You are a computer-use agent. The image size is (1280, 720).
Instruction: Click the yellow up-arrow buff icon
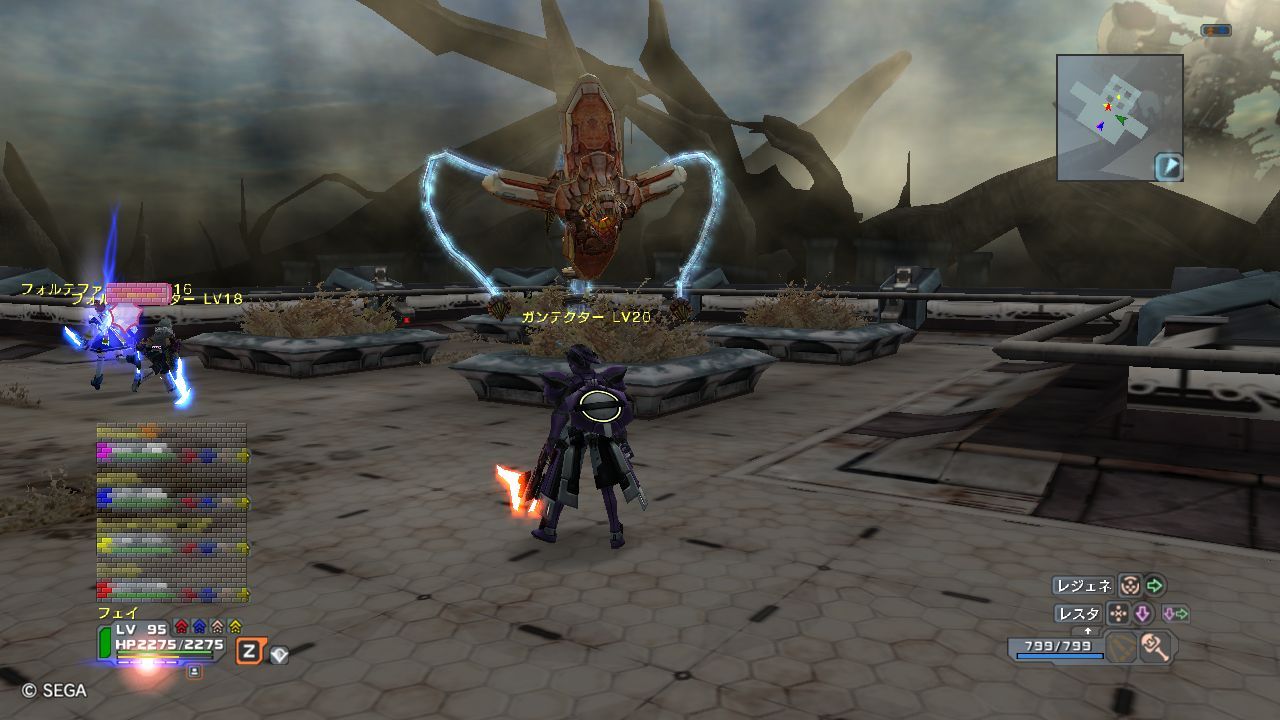point(235,628)
